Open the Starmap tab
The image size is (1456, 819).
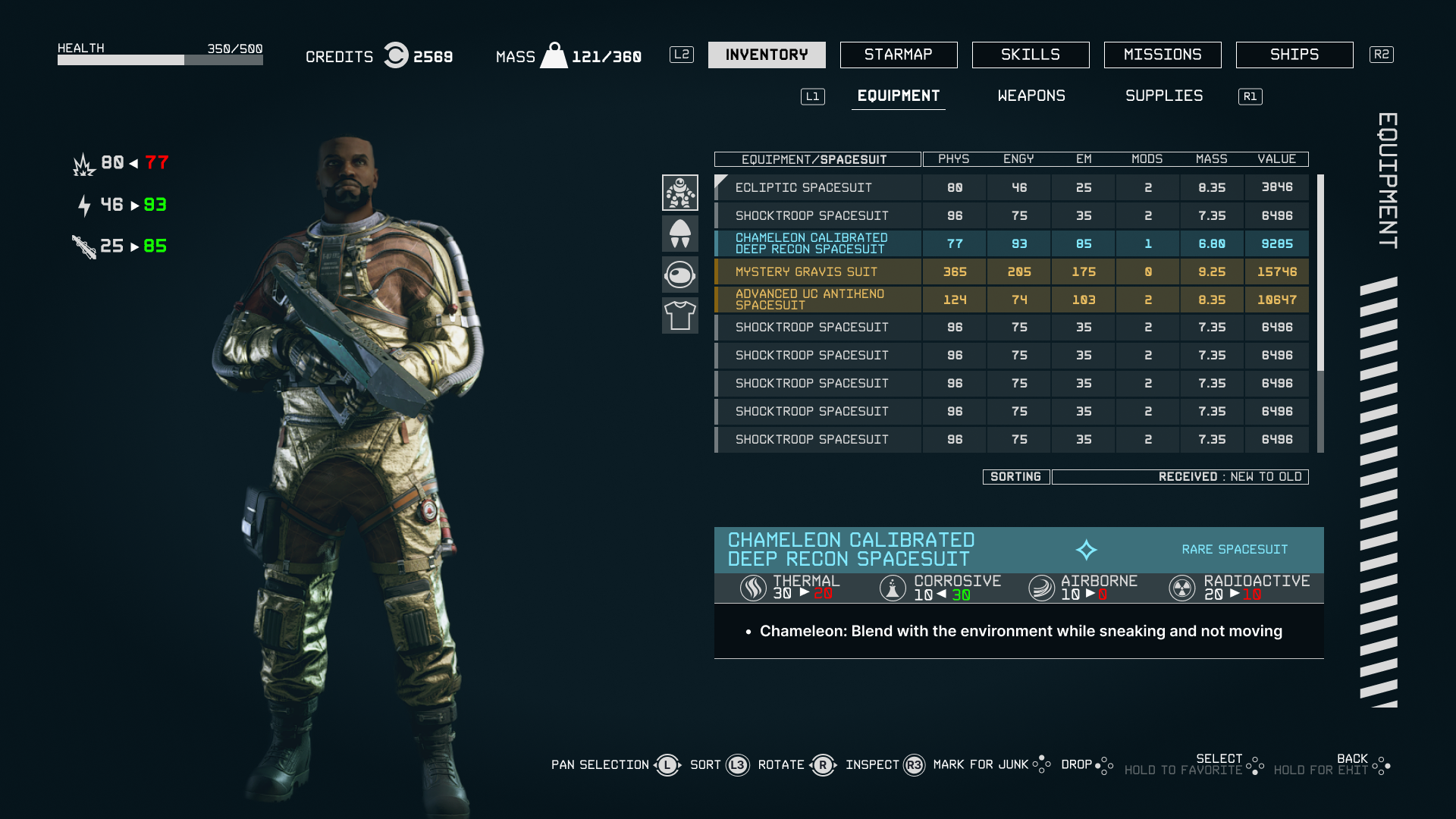point(898,55)
